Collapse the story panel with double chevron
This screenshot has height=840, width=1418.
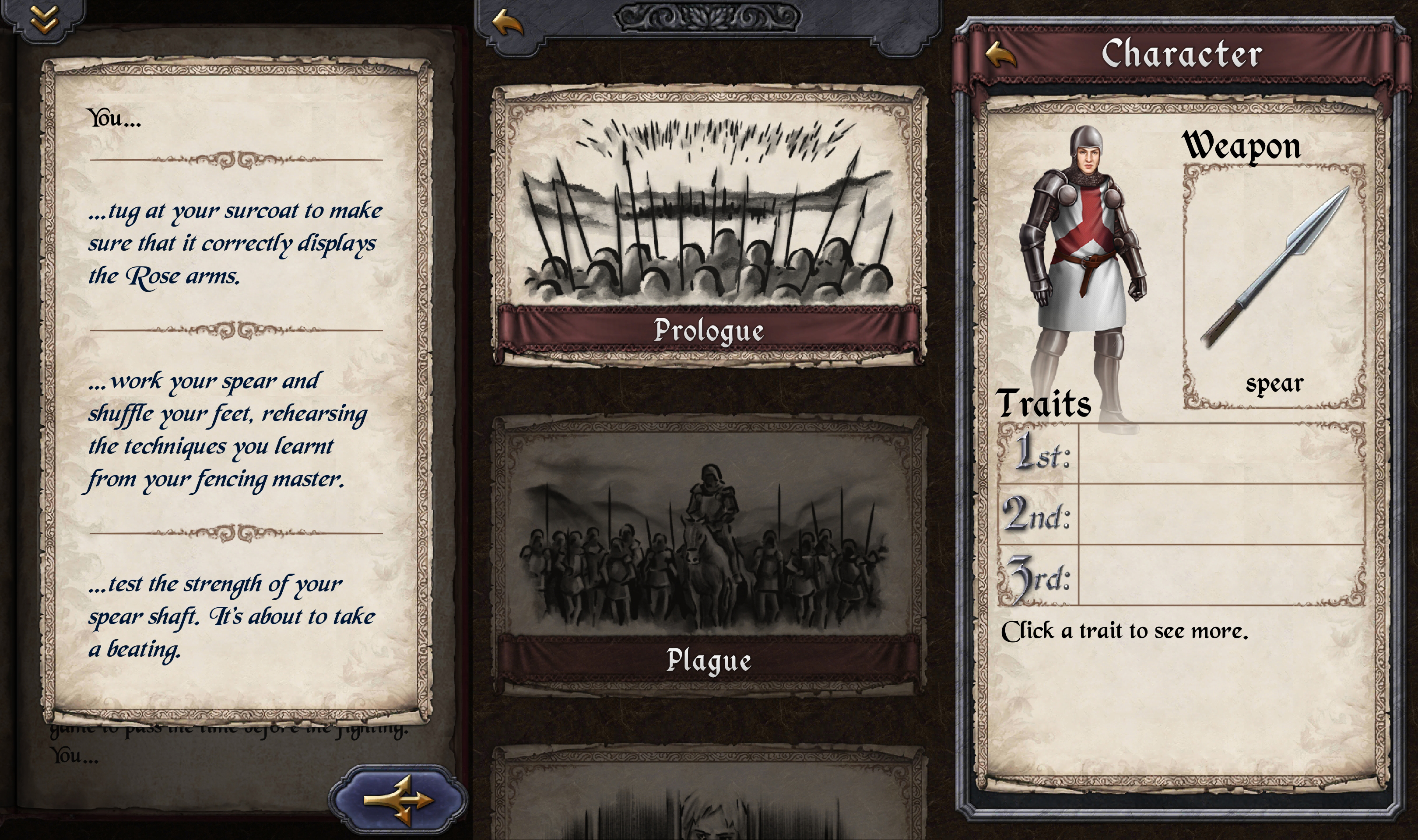tap(44, 19)
